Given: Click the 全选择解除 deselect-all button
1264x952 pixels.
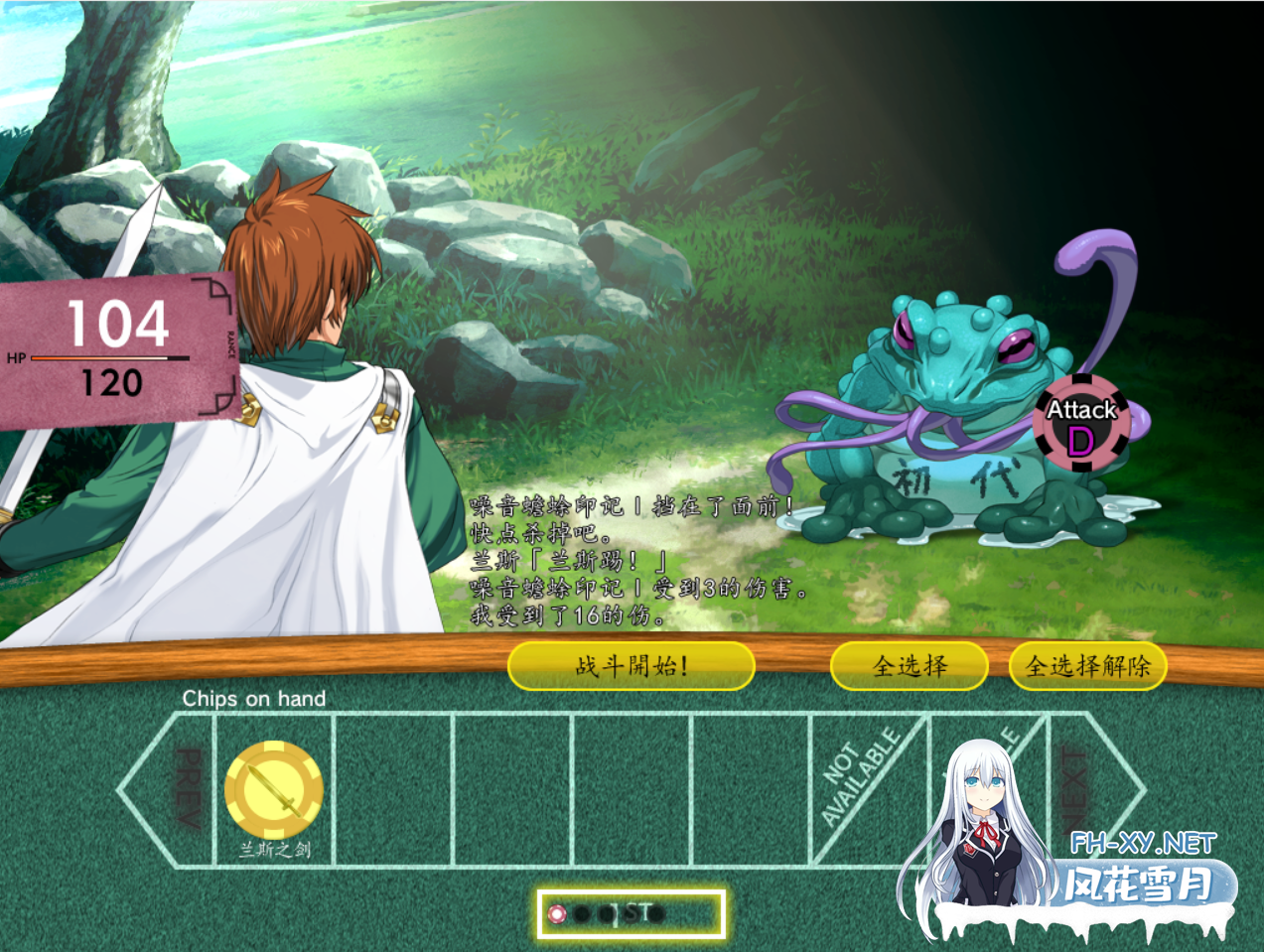Looking at the screenshot, I should (x=1087, y=665).
